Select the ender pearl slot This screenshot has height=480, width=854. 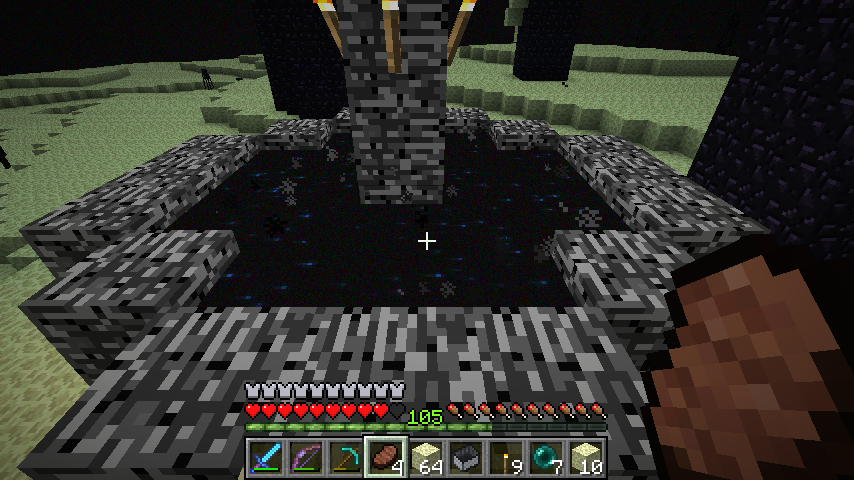click(x=545, y=458)
